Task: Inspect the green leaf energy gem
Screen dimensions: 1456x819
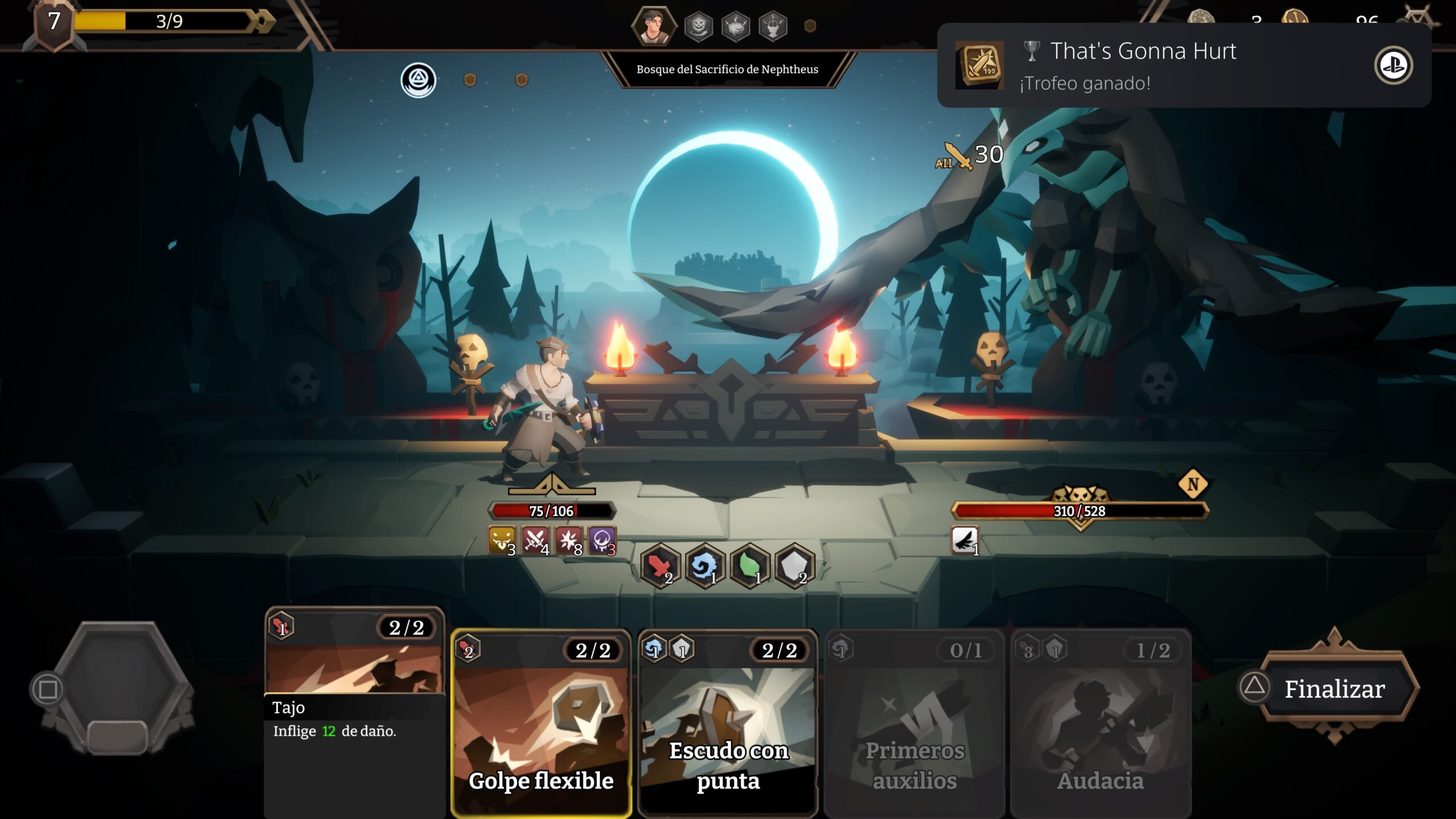Action: pos(750,566)
